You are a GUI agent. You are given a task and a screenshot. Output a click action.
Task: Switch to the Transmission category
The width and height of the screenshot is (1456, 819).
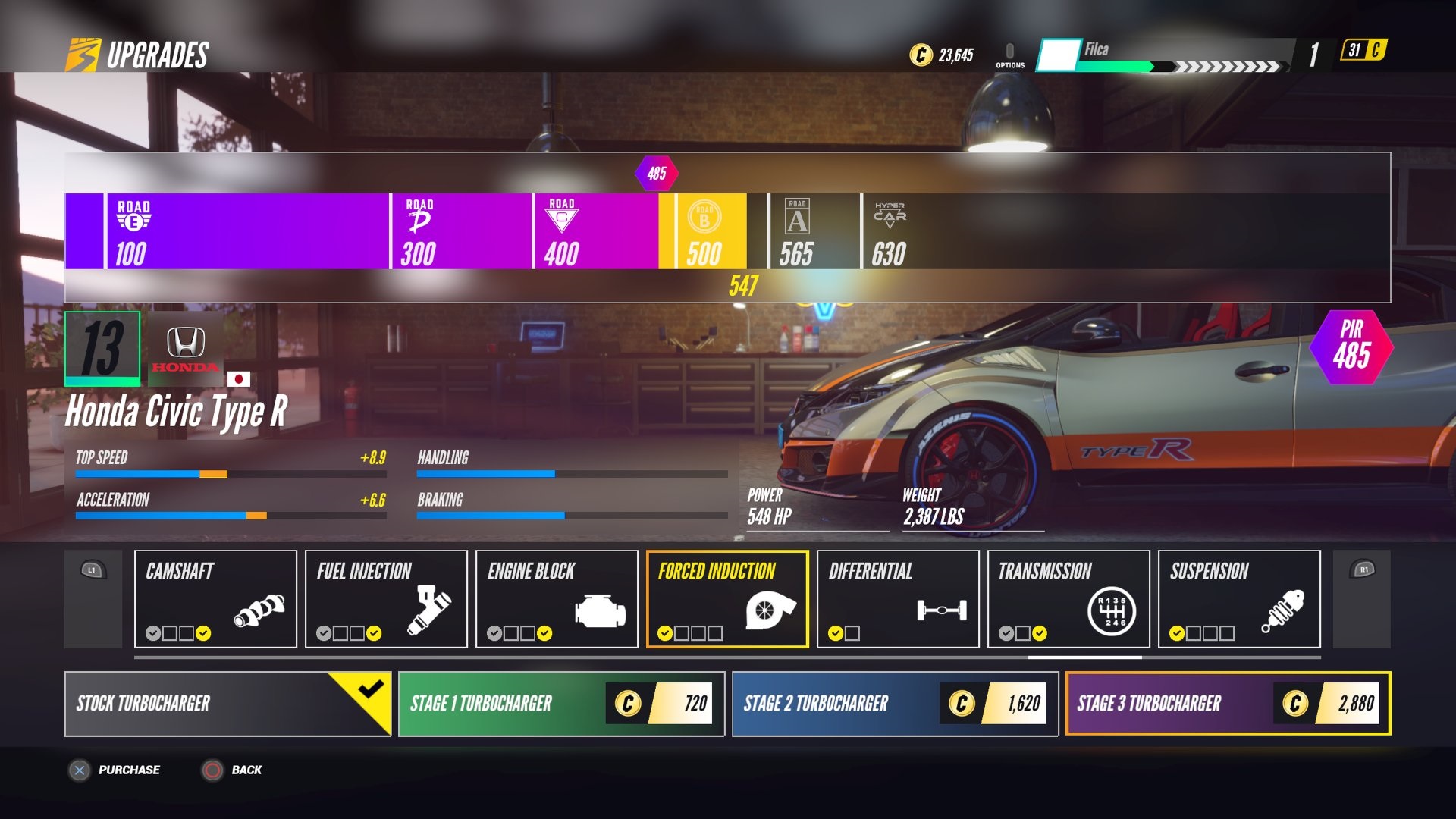pos(1068,599)
